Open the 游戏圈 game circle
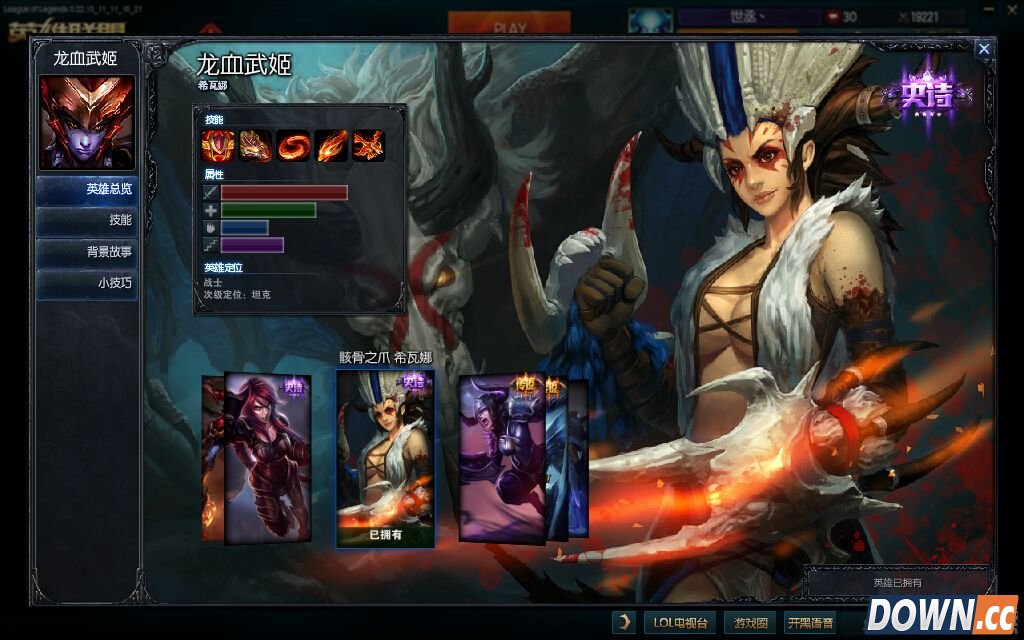Screen dimensions: 1024x640 pyautogui.click(x=751, y=622)
